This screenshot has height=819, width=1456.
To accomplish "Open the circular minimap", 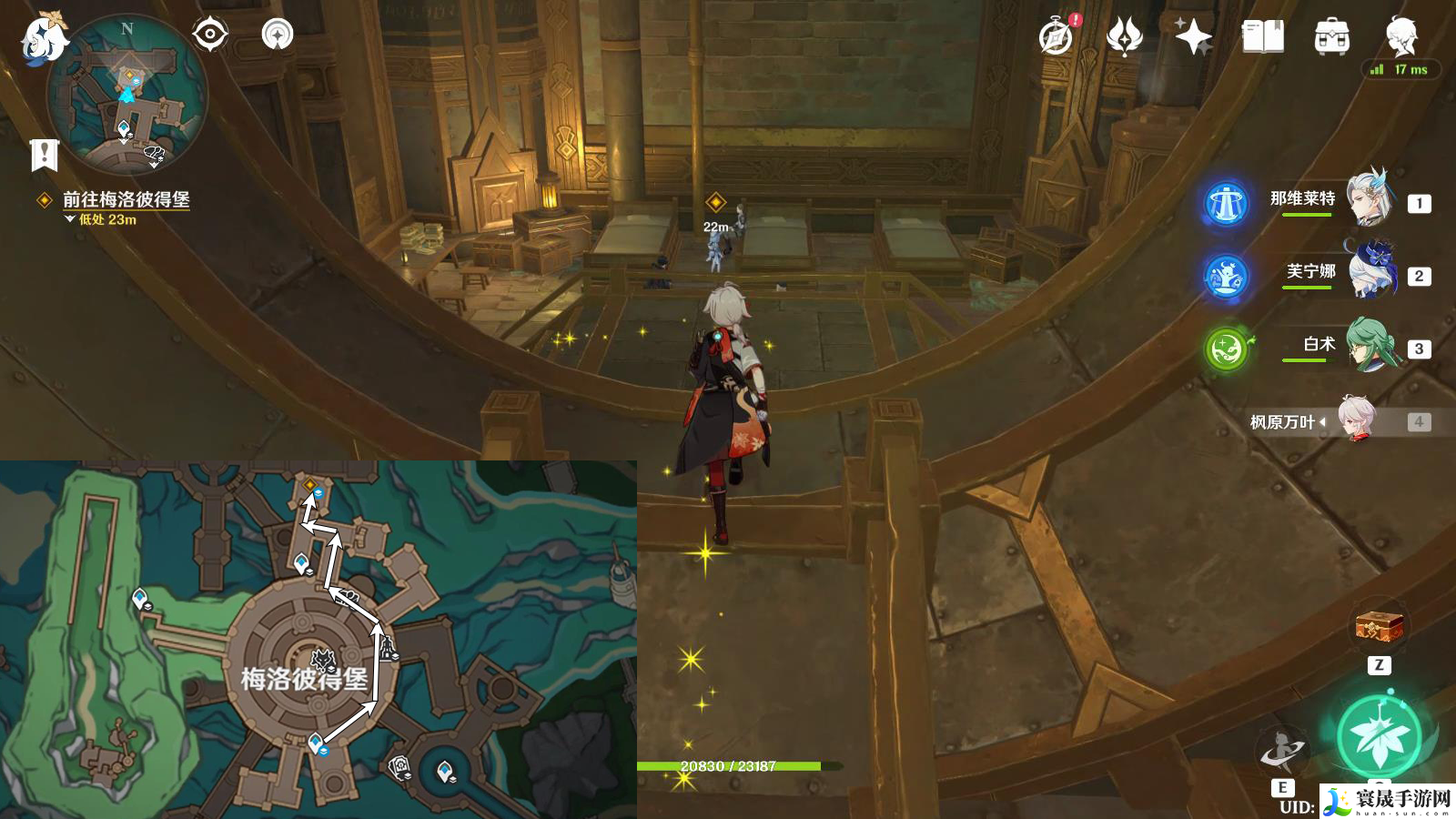I will coord(127,95).
